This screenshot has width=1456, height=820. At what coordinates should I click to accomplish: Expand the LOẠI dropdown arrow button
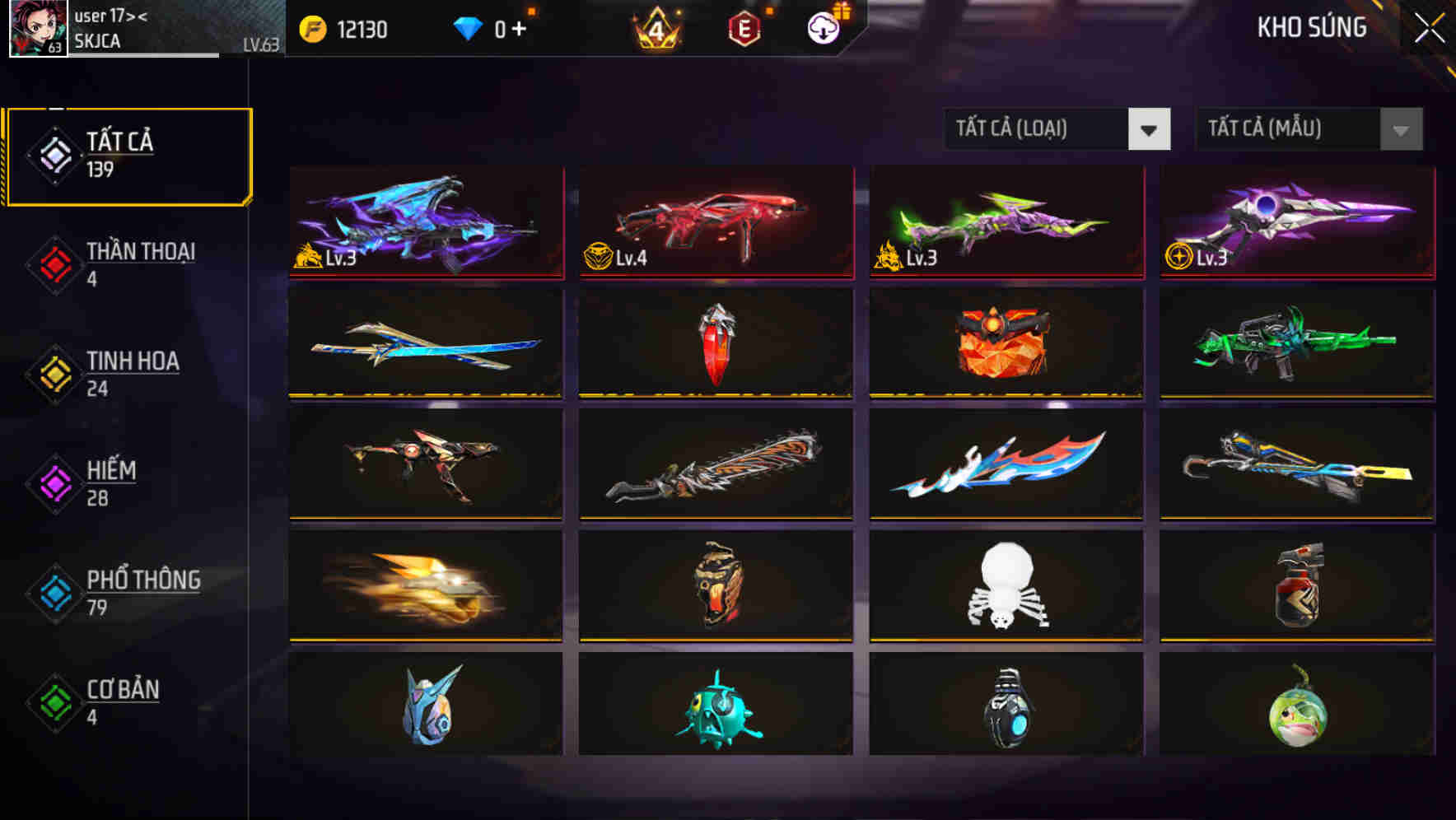click(x=1150, y=129)
